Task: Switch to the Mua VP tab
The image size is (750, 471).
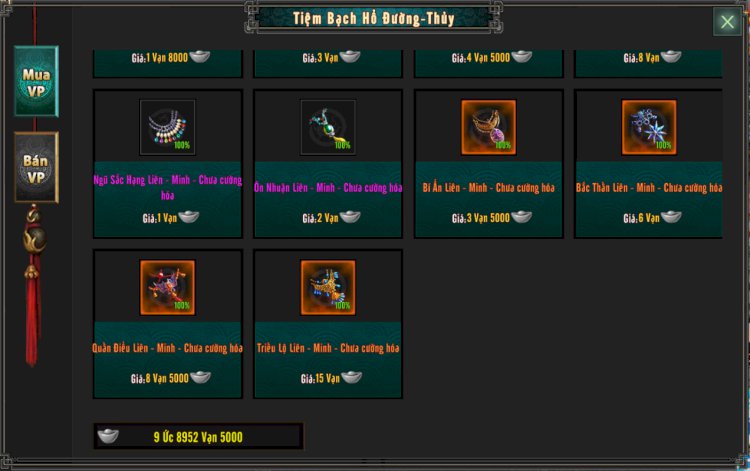Action: tap(36, 81)
